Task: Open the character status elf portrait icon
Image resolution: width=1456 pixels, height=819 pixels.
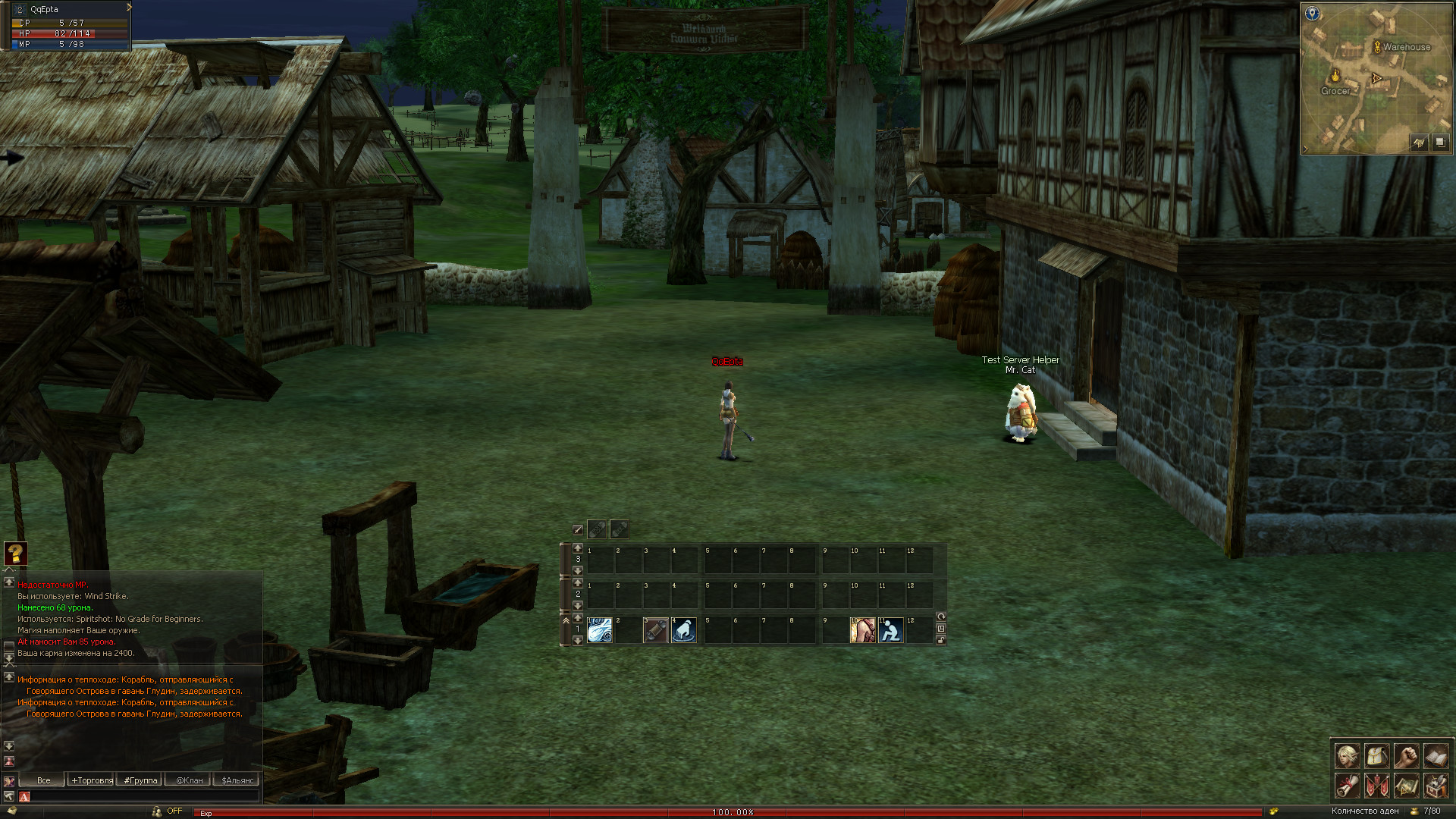Action: (1348, 756)
